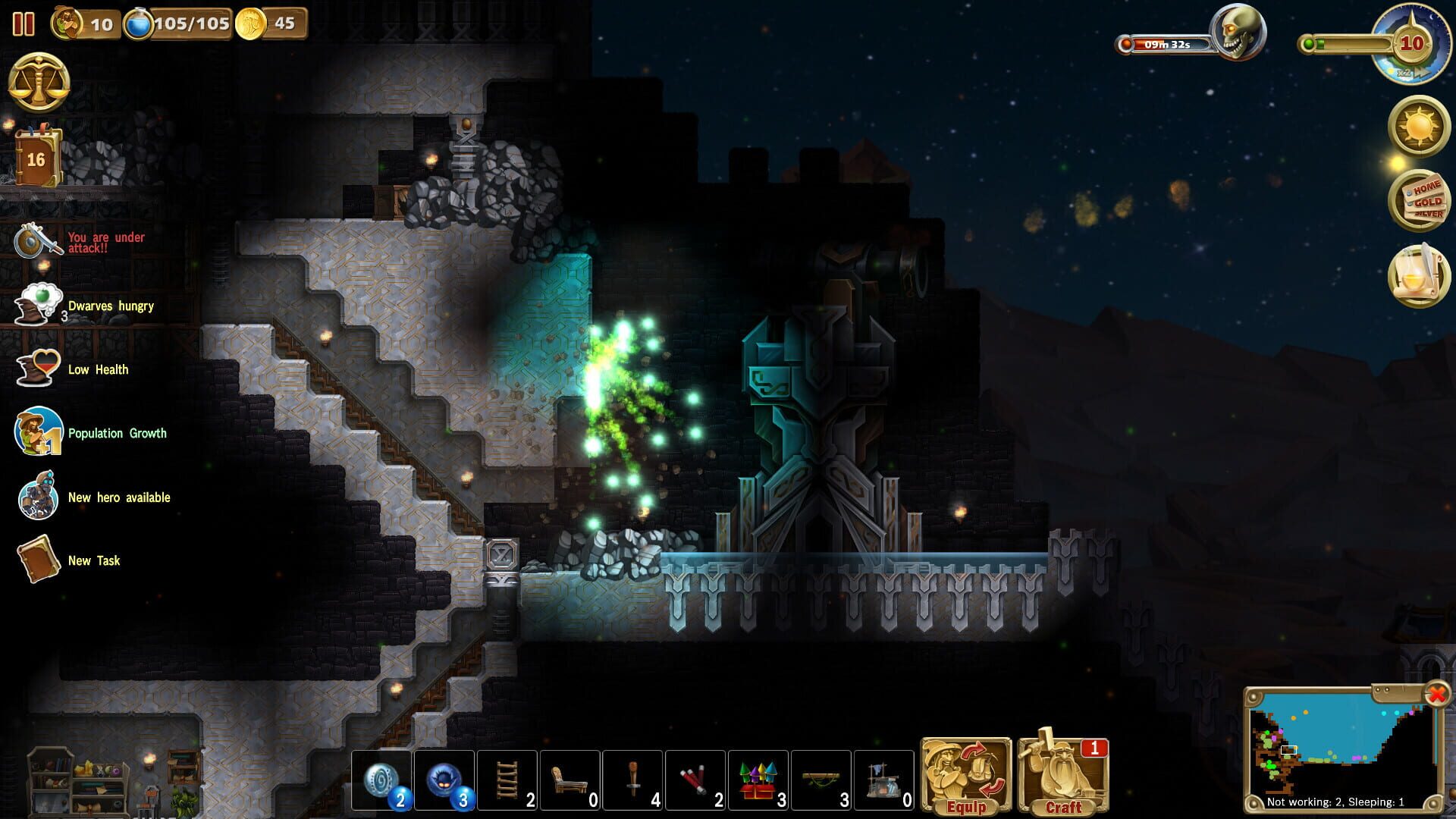Toggle the Home/Gold/Silver signpost overlay
The width and height of the screenshot is (1456, 819).
click(1420, 202)
